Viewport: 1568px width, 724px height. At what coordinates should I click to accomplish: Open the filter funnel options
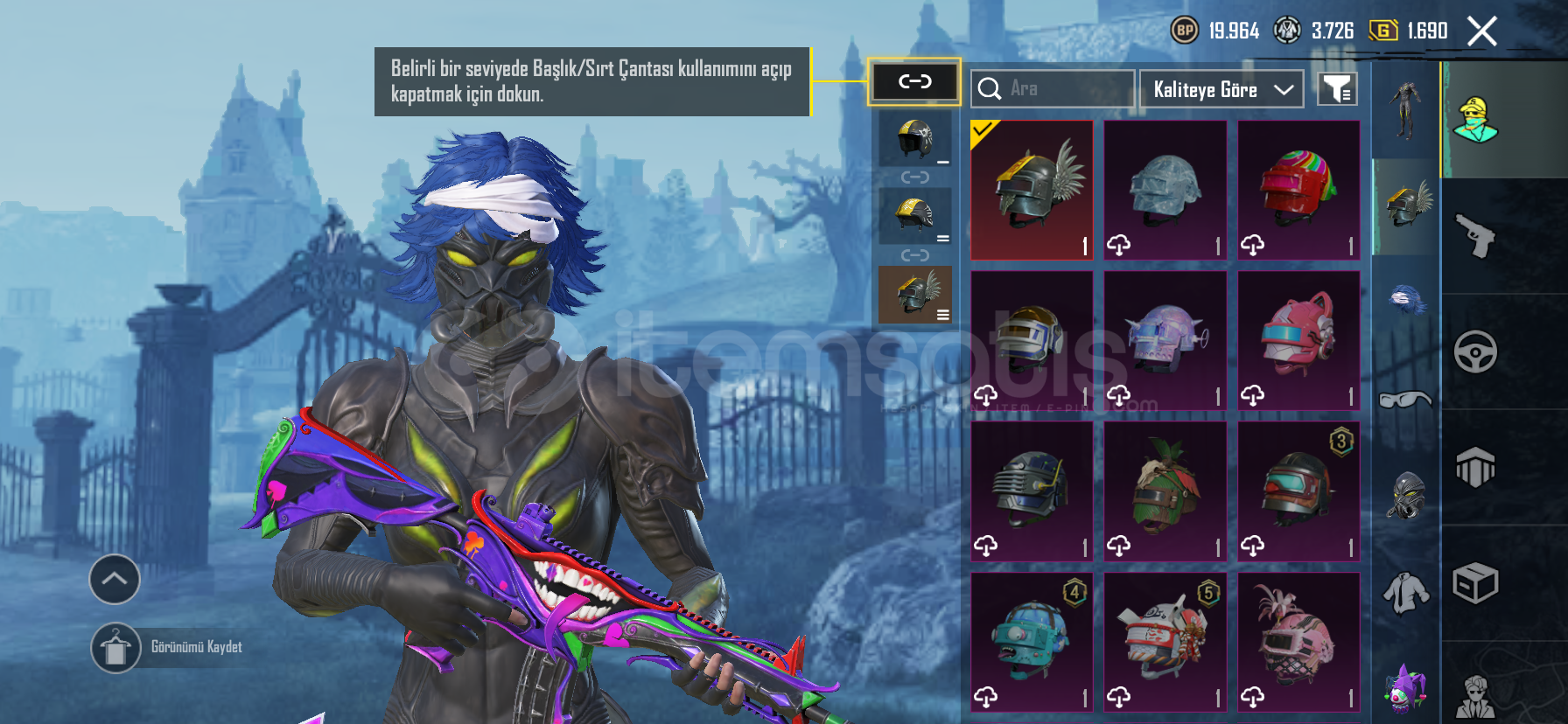coord(1337,88)
